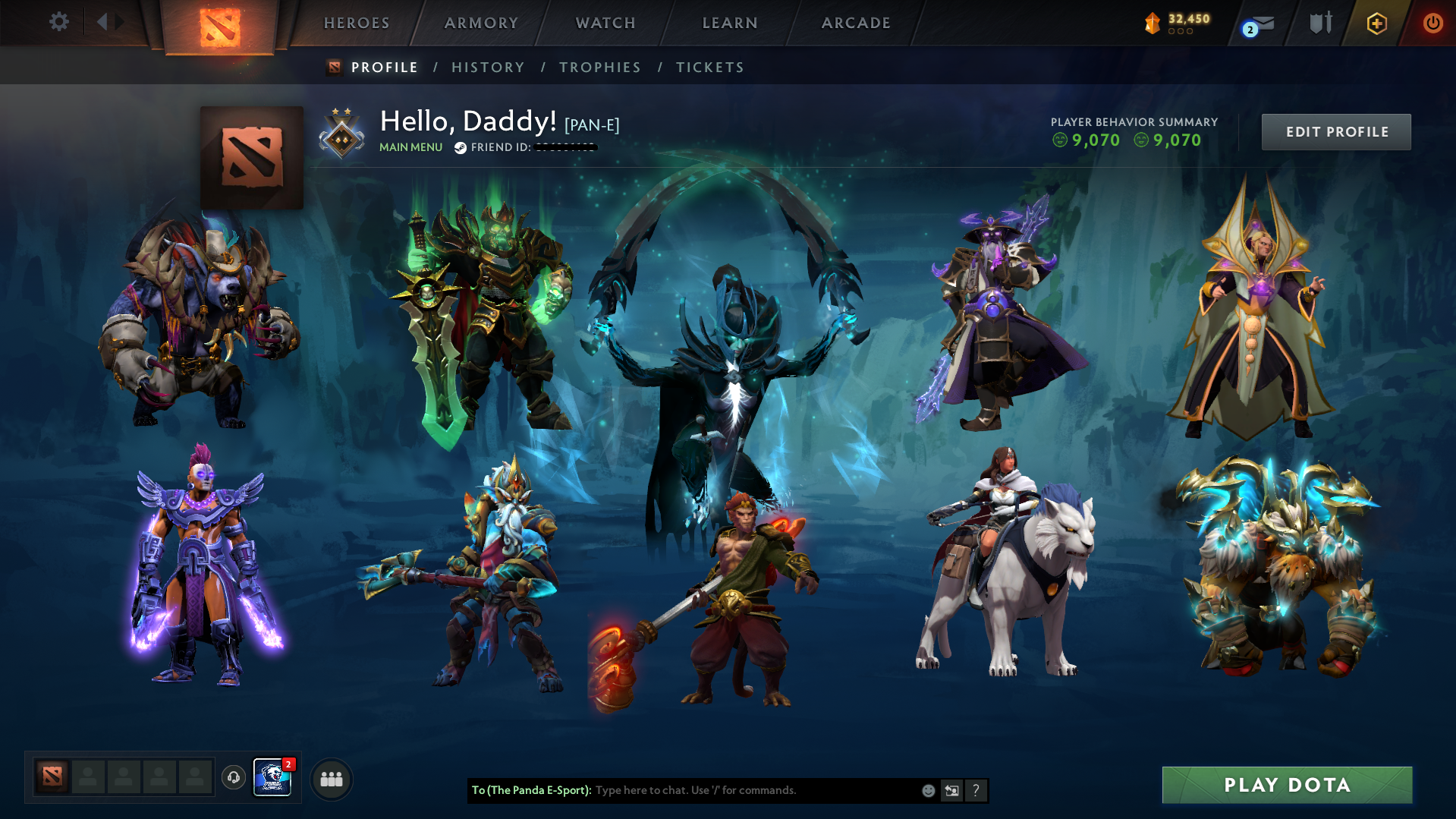1456x819 pixels.
Task: Open the settings gear icon
Action: pos(58,22)
